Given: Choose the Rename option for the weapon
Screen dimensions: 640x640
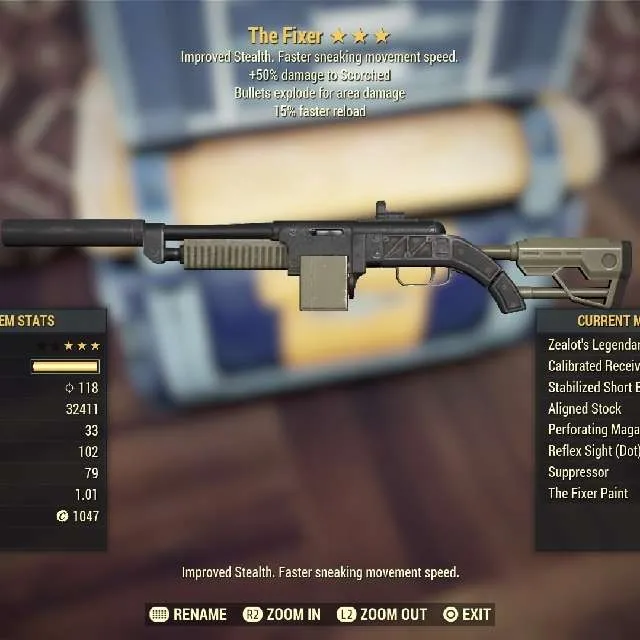Looking at the screenshot, I should [x=188, y=614].
